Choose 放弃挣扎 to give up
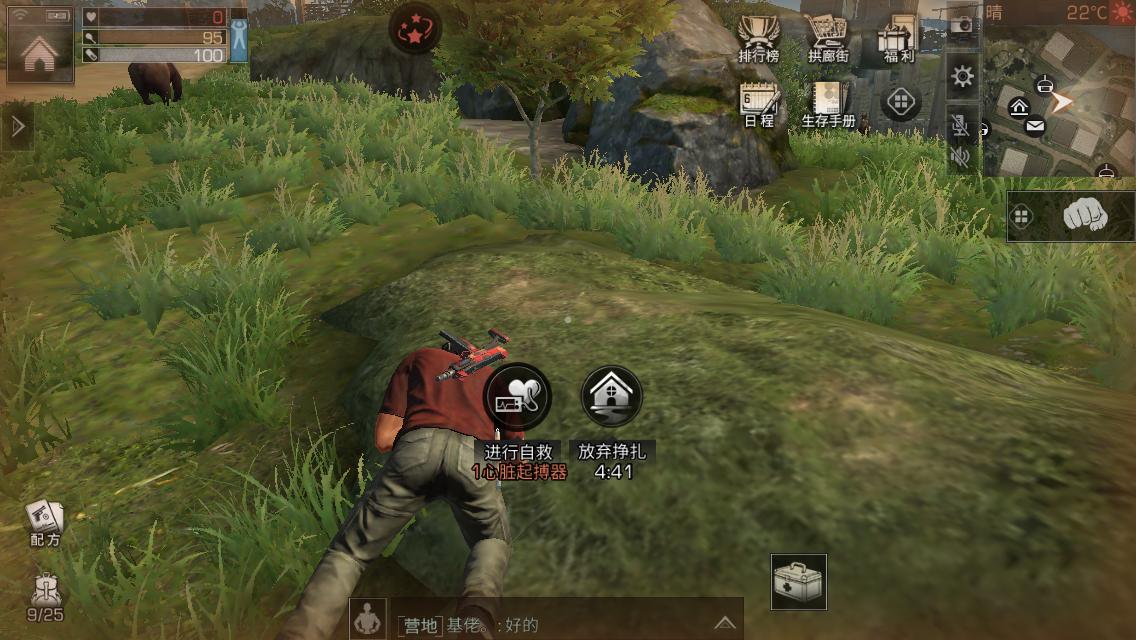1136x640 pixels. click(611, 397)
